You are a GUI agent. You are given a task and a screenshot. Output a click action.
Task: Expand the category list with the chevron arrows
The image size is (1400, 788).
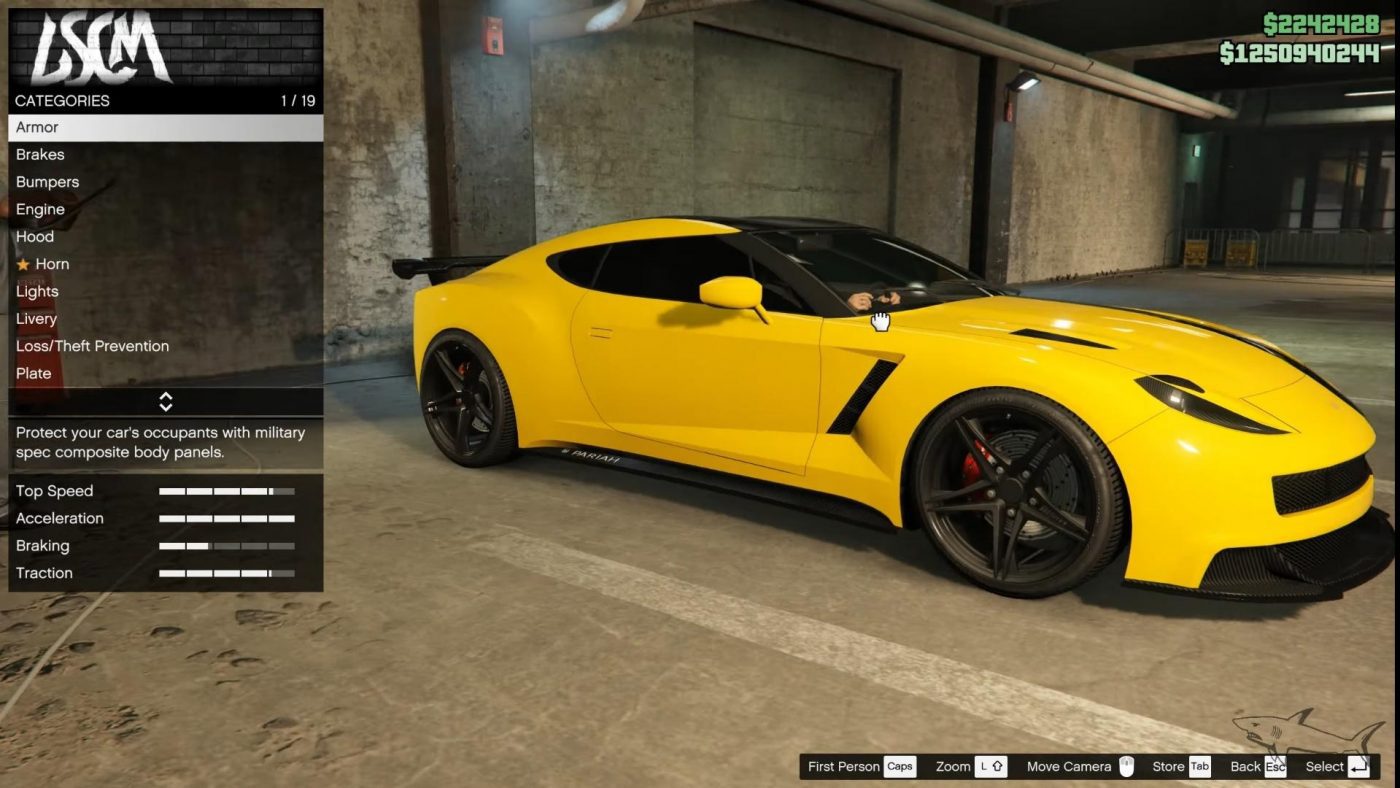[166, 401]
